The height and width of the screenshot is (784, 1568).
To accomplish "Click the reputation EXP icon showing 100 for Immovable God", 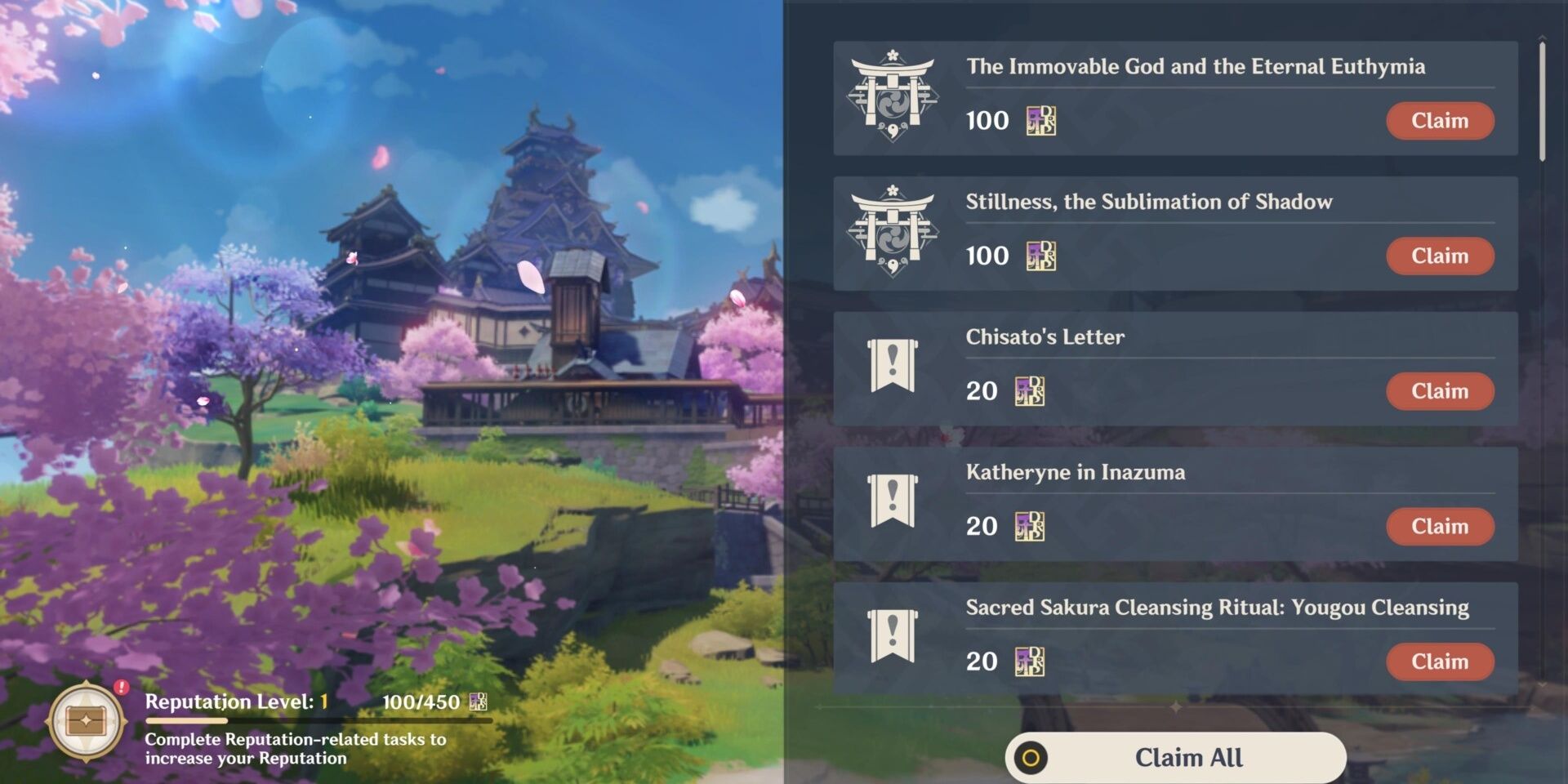I will [1040, 120].
